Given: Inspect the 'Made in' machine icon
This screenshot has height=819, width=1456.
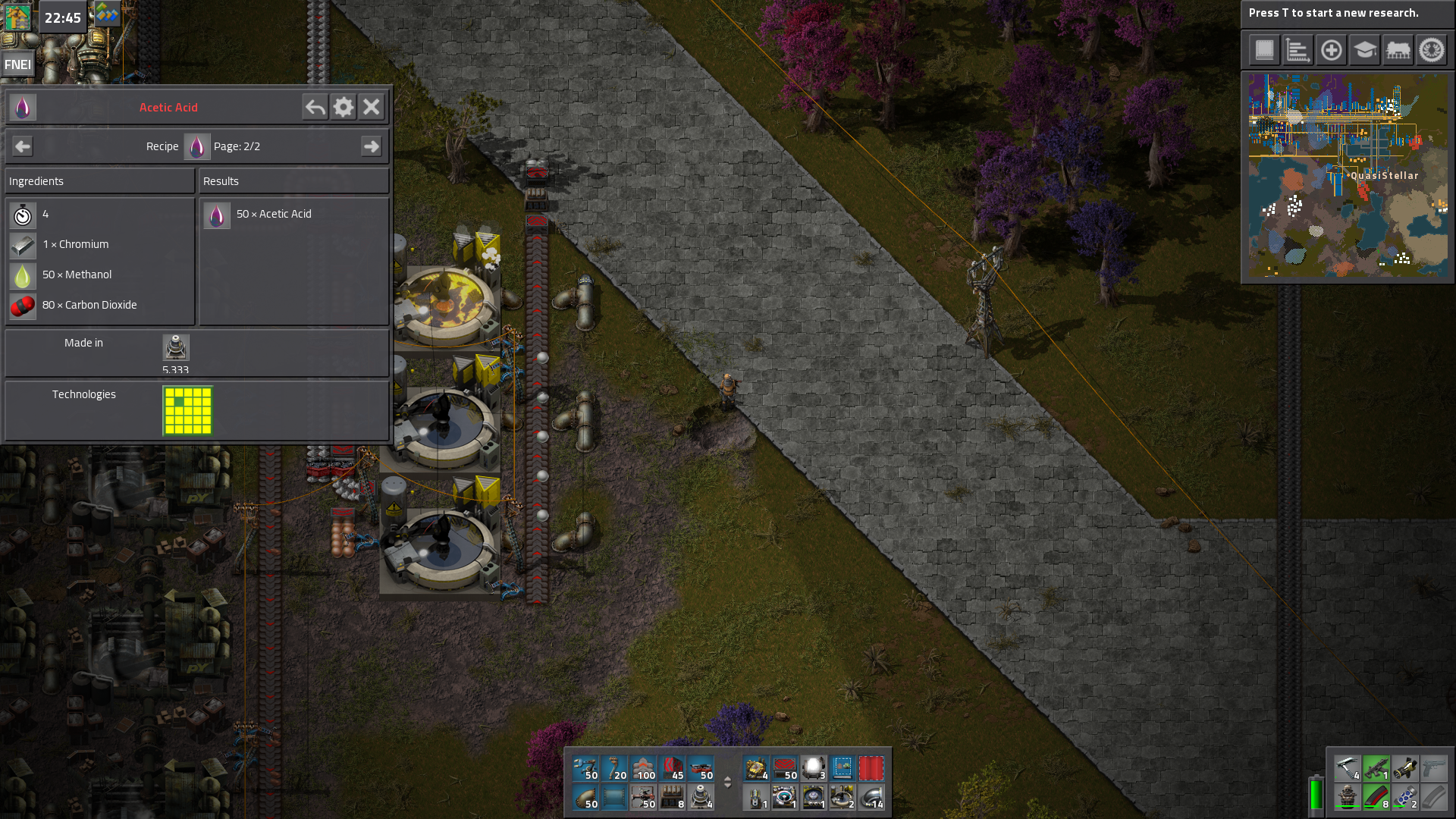Looking at the screenshot, I should [175, 347].
